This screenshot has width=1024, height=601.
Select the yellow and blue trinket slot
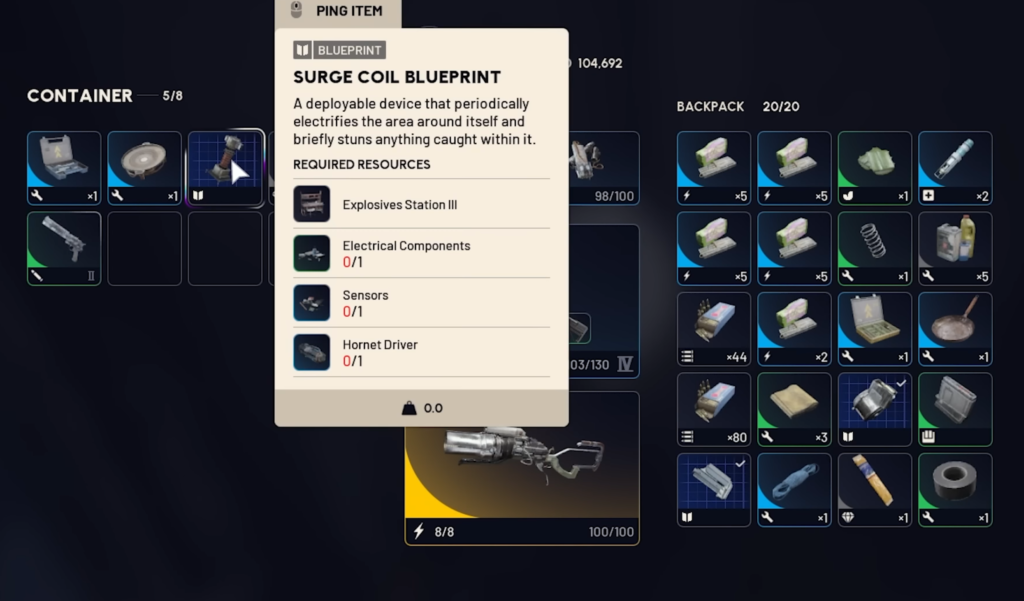point(875,489)
